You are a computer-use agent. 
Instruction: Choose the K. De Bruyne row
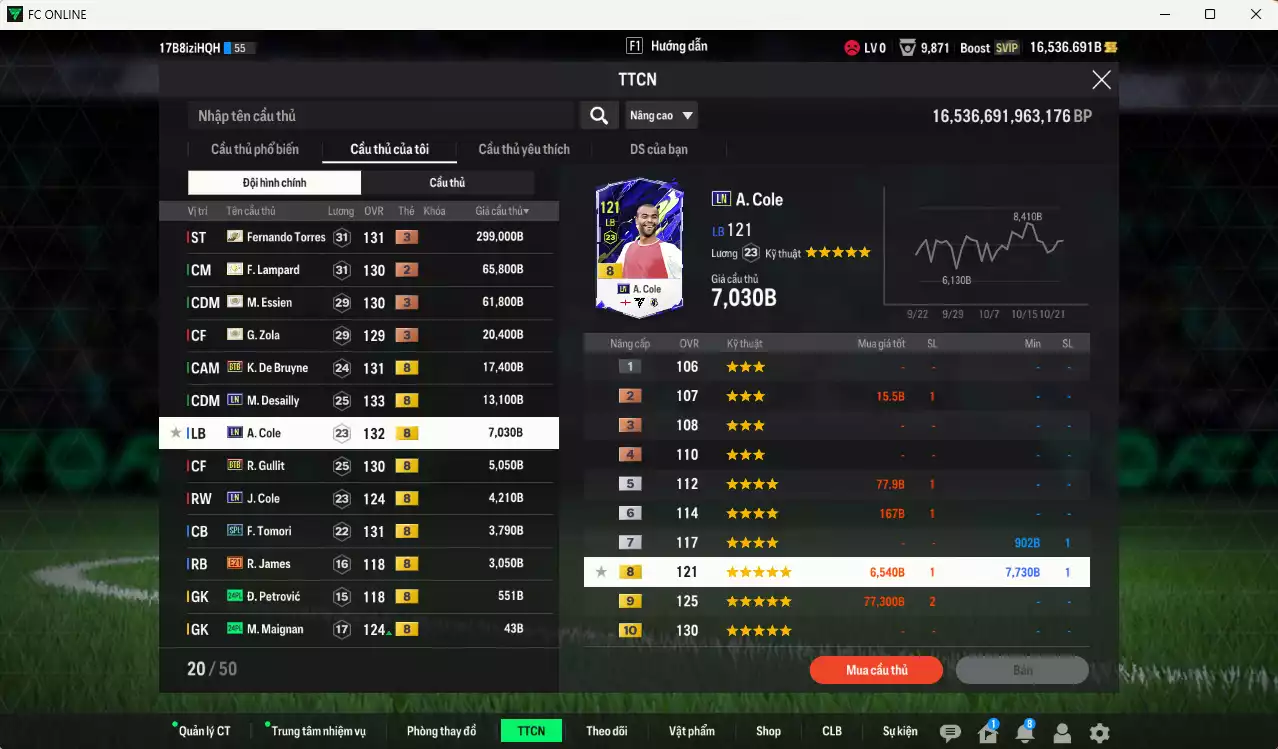[277, 368]
